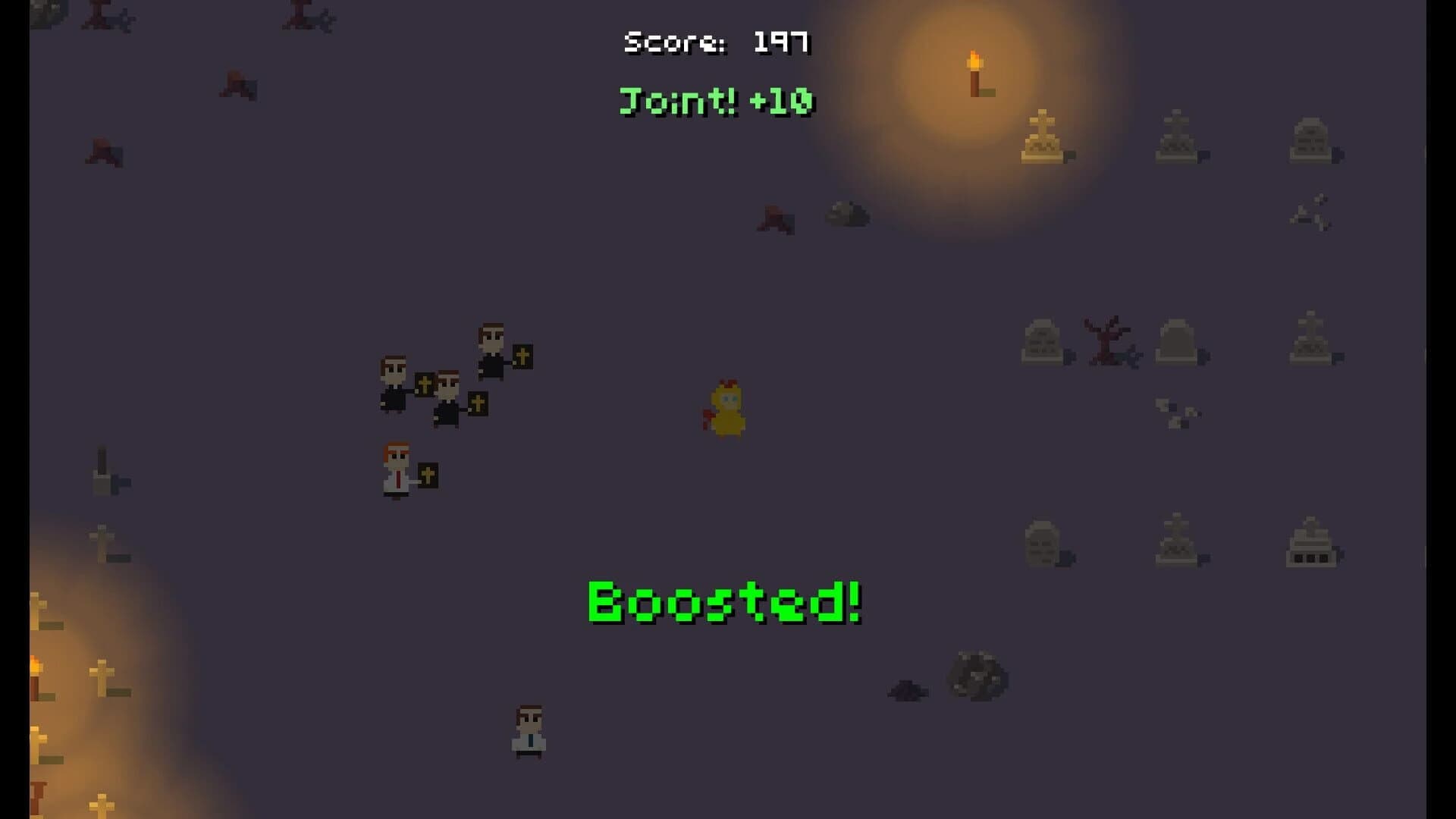Screen dimensions: 1456x819
Task: Click the red mushroom cluster near the rock
Action: [x=776, y=218]
